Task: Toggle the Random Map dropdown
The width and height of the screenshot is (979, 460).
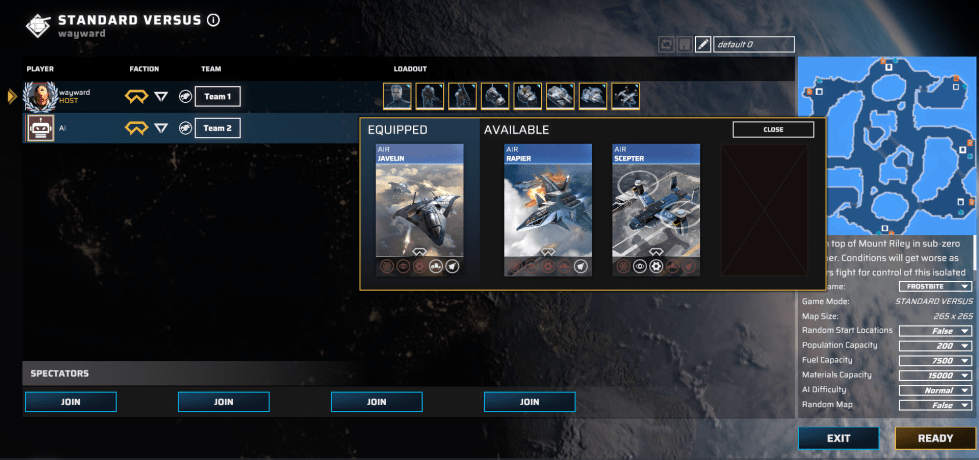Action: (935, 406)
